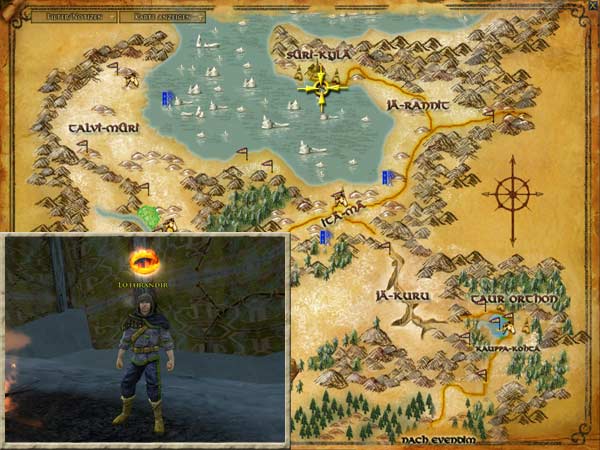Click the Jä-Kuru region label
The image size is (600, 450).
(x=394, y=296)
